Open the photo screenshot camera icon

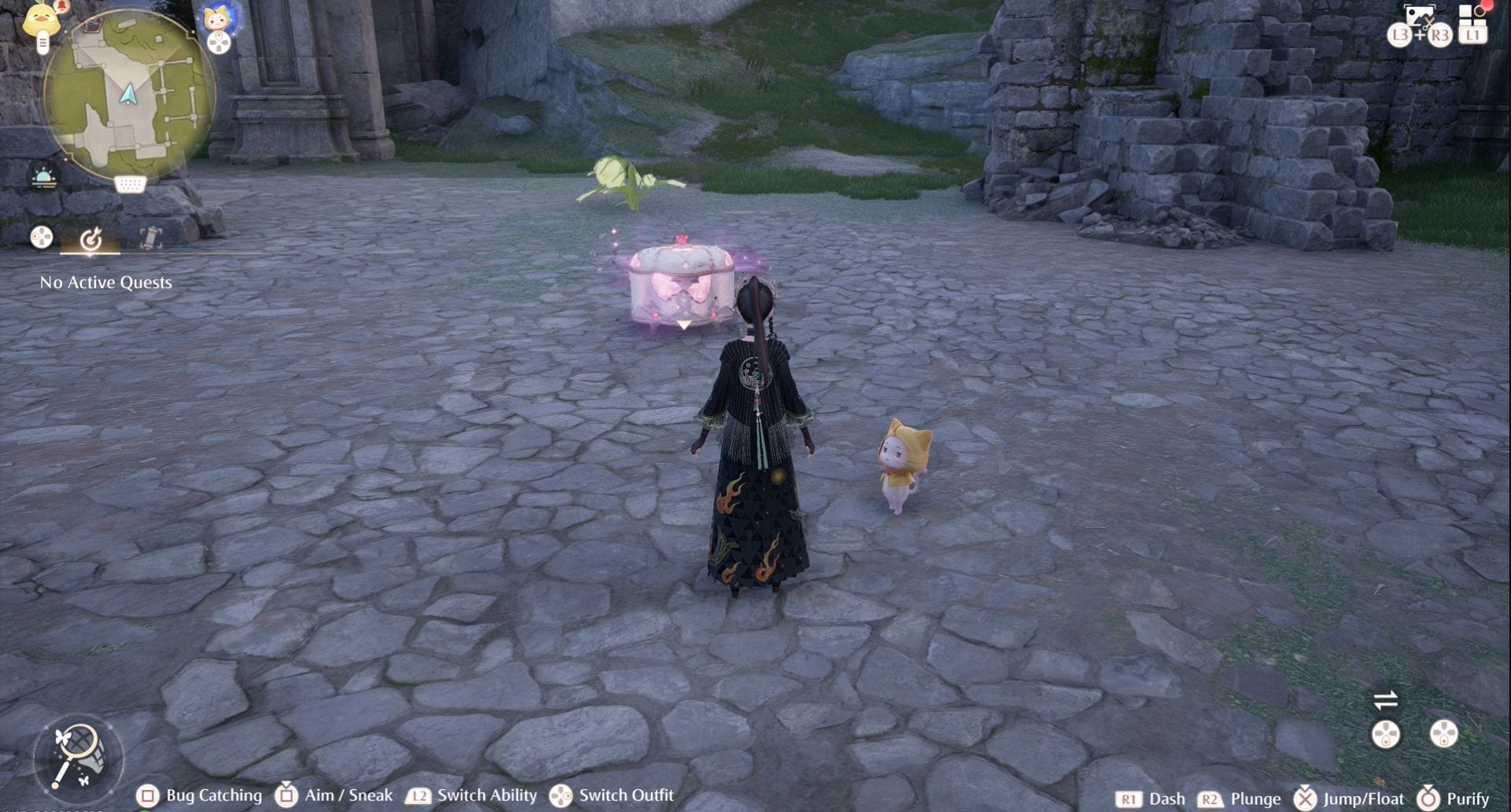coord(1419,17)
